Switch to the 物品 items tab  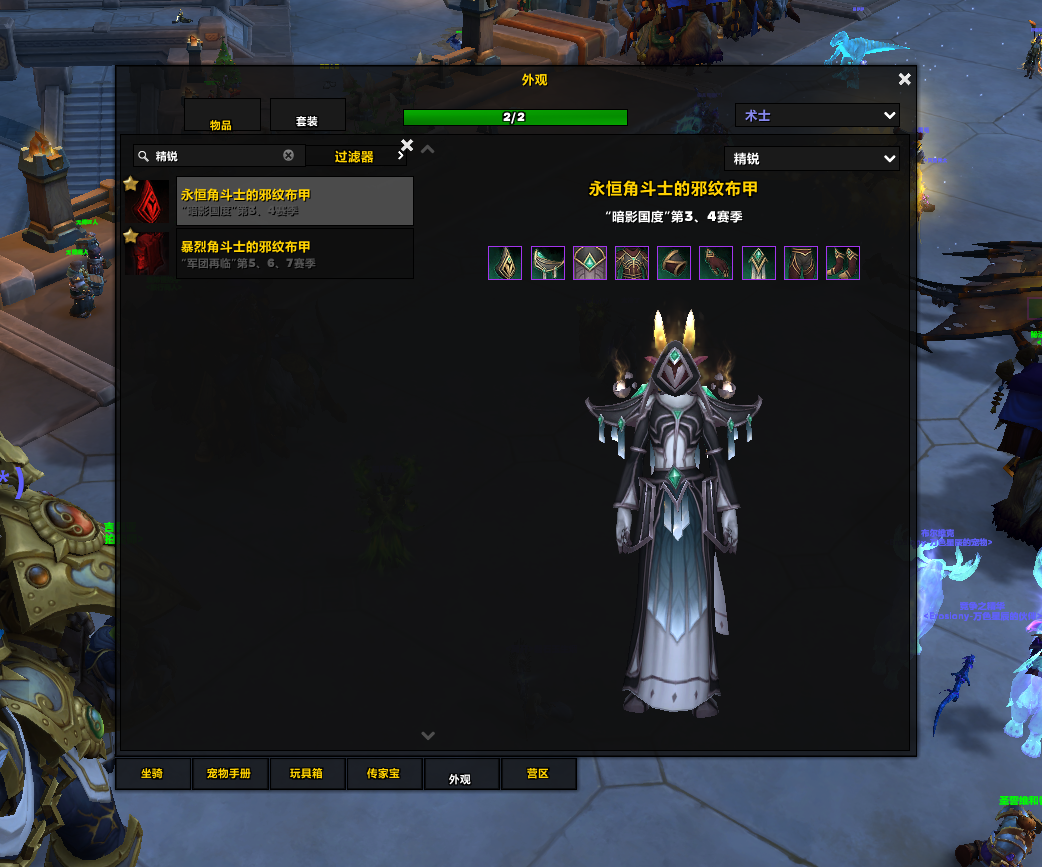coord(222,115)
